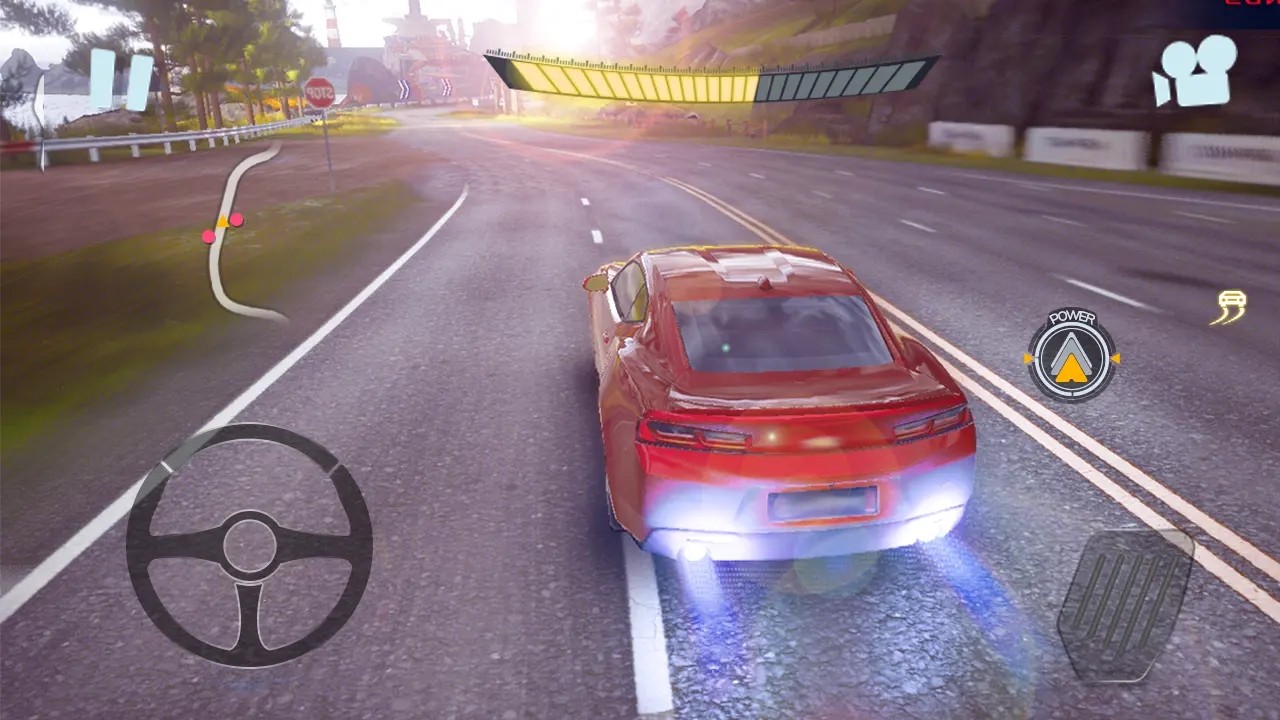Click the track route minimap
Screen dimensions: 1280x720
pos(237,233)
